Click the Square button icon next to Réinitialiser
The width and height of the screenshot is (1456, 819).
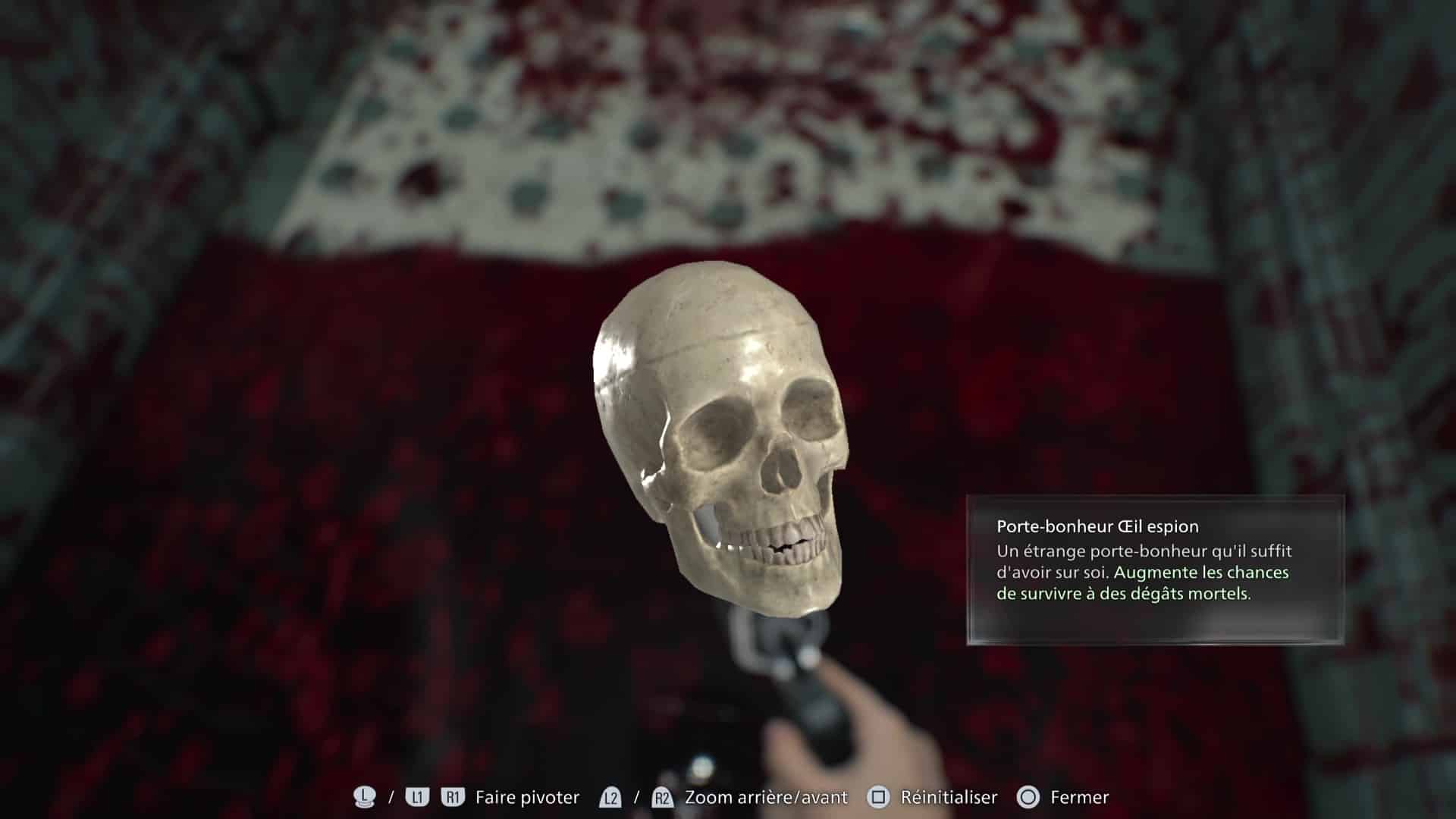point(878,797)
